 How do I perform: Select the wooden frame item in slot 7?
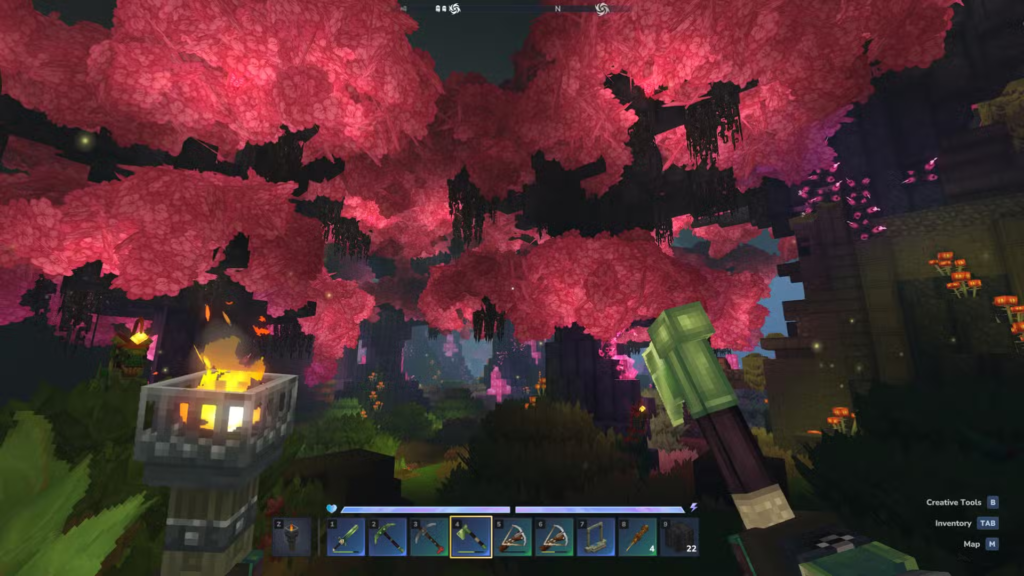(596, 537)
